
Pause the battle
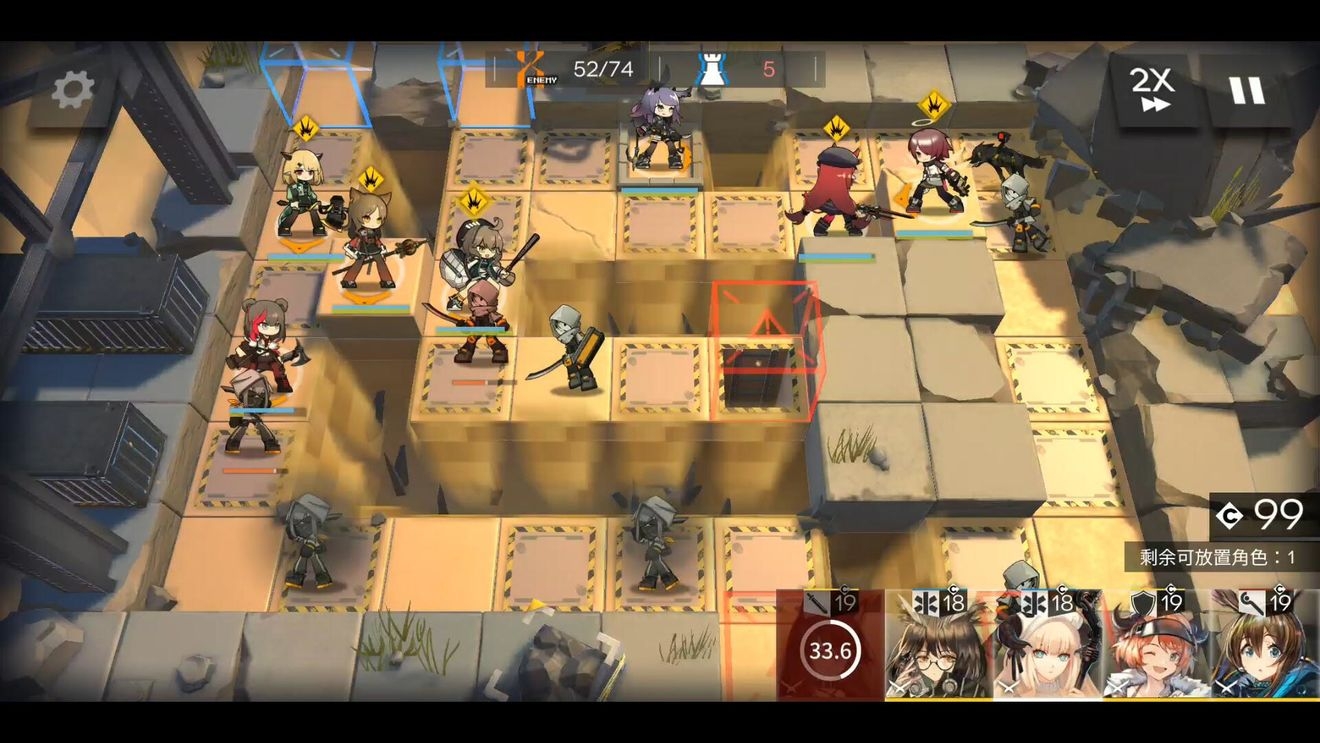pyautogui.click(x=1247, y=90)
